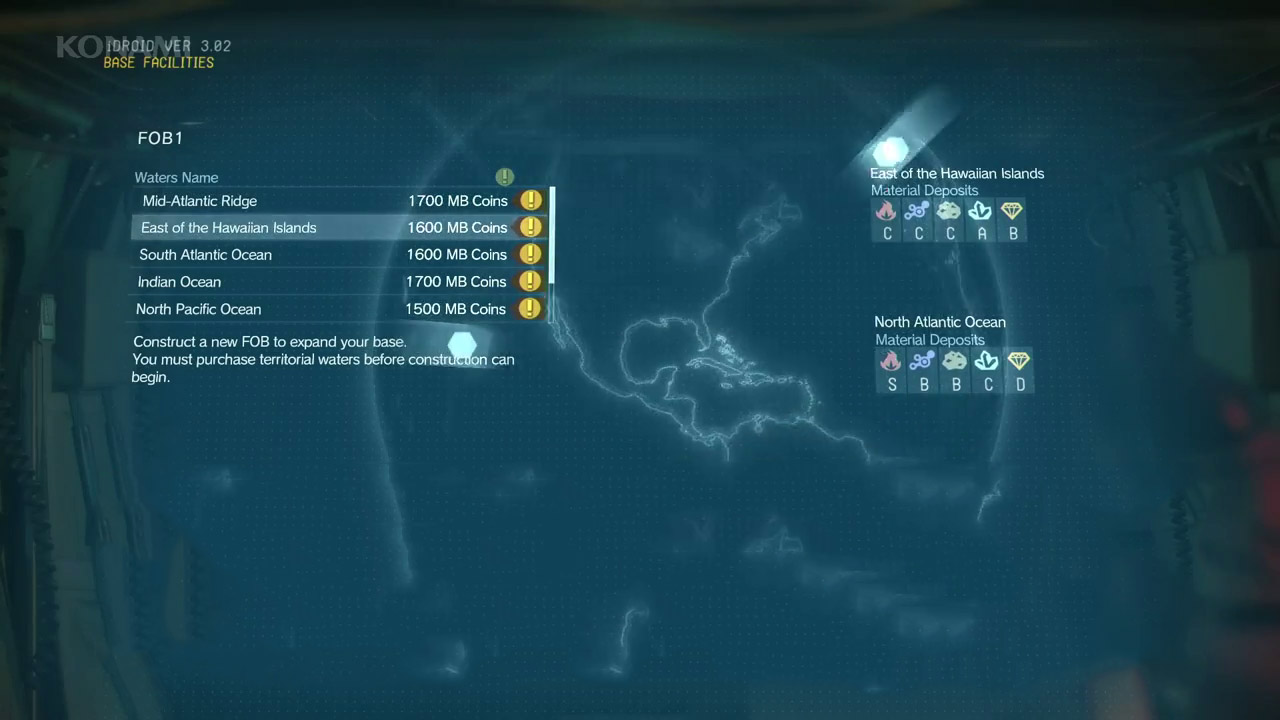Select the Minor Metal crystal icon rated A
Image resolution: width=1280 pixels, height=720 pixels.
tap(981, 211)
